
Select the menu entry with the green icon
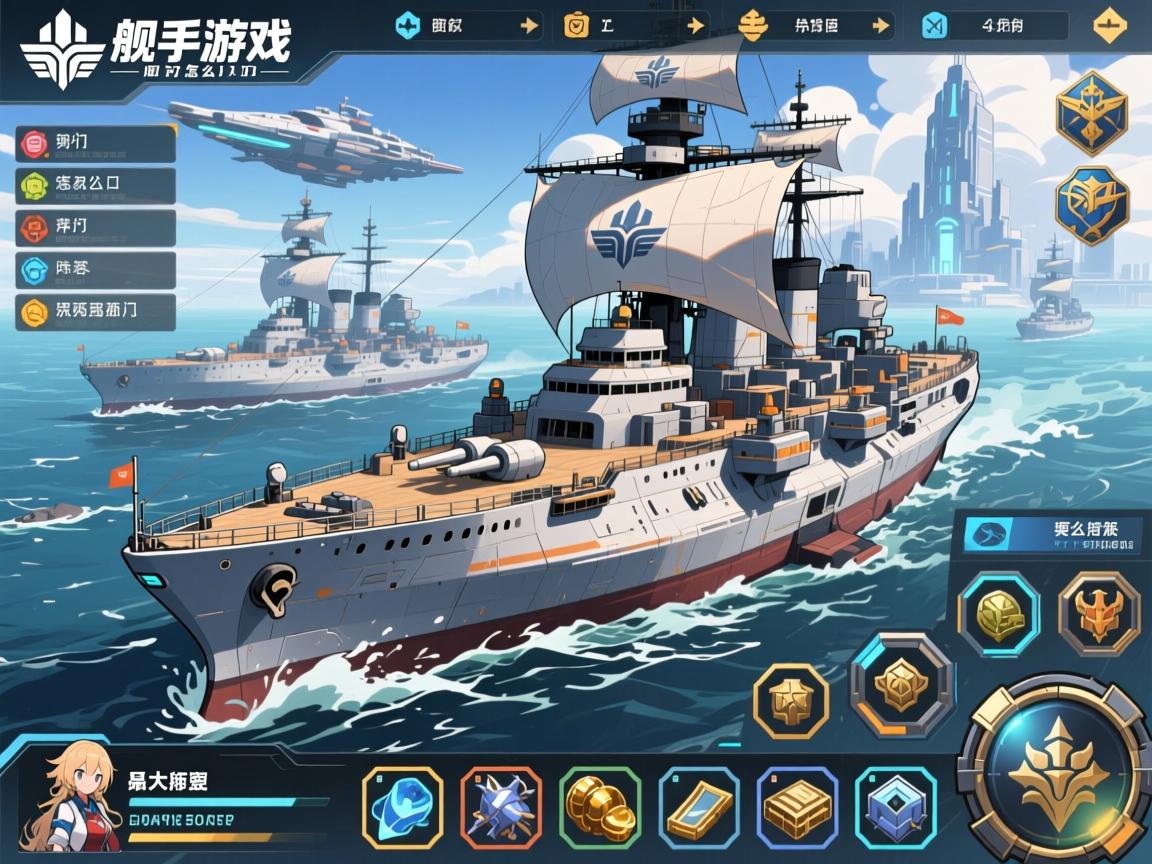[96, 186]
